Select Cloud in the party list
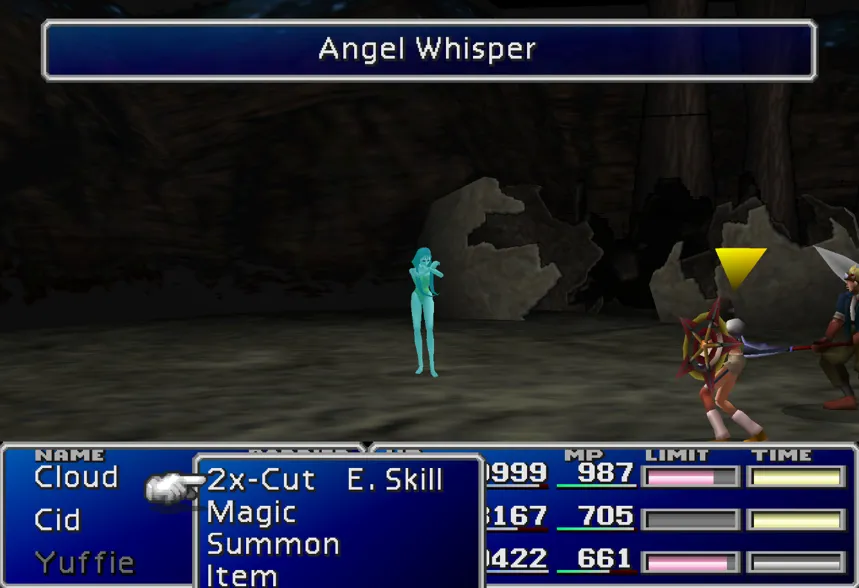 (x=76, y=478)
